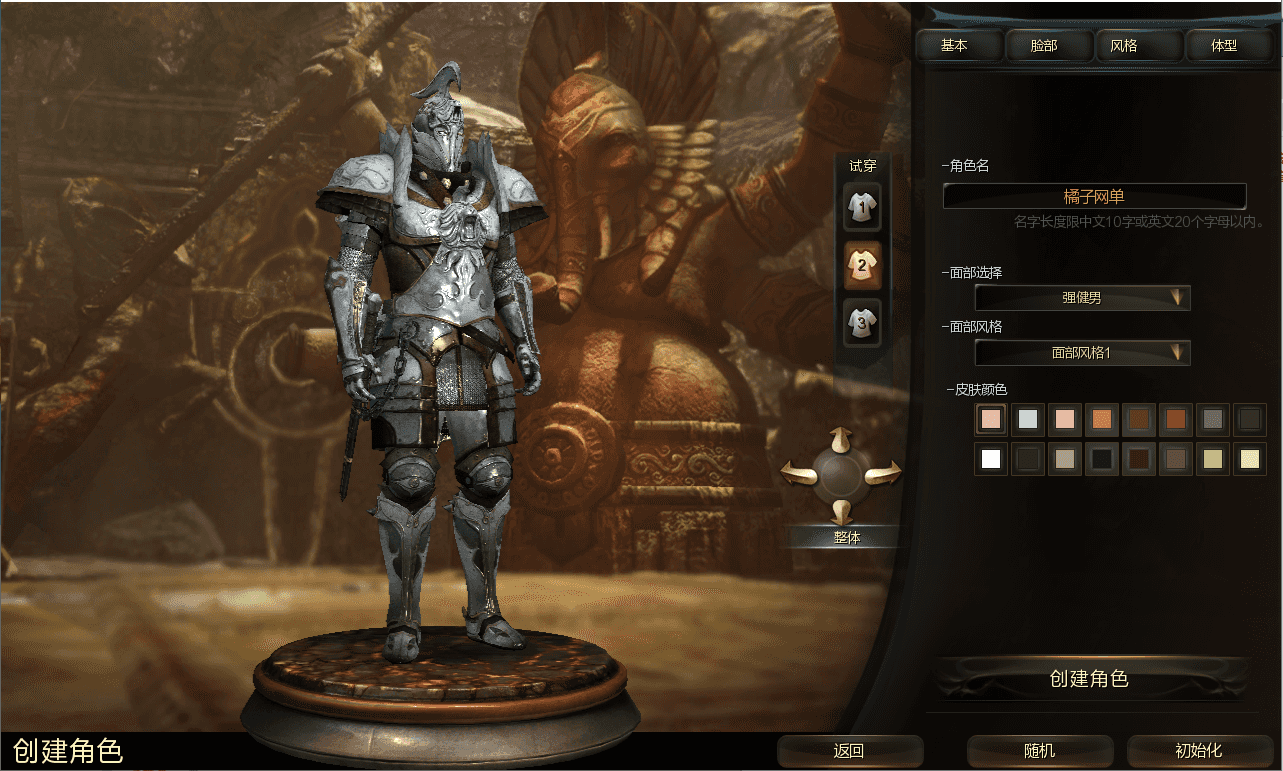1283x771 pixels.
Task: Expand the 面部风格 dropdown
Action: [x=1082, y=353]
